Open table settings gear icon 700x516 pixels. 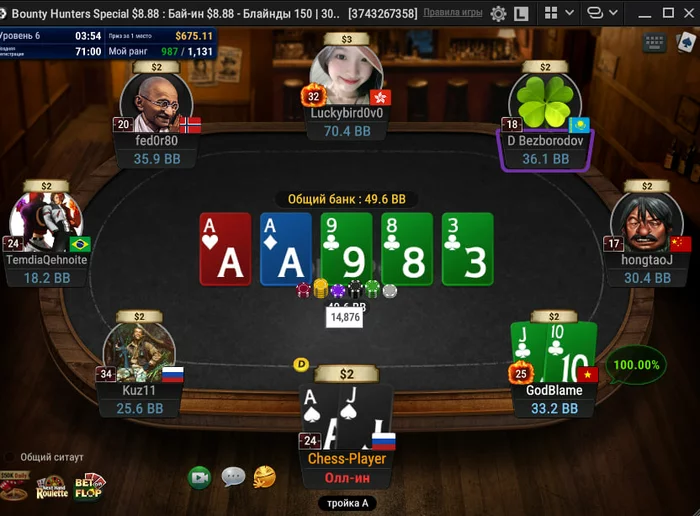pyautogui.click(x=498, y=14)
